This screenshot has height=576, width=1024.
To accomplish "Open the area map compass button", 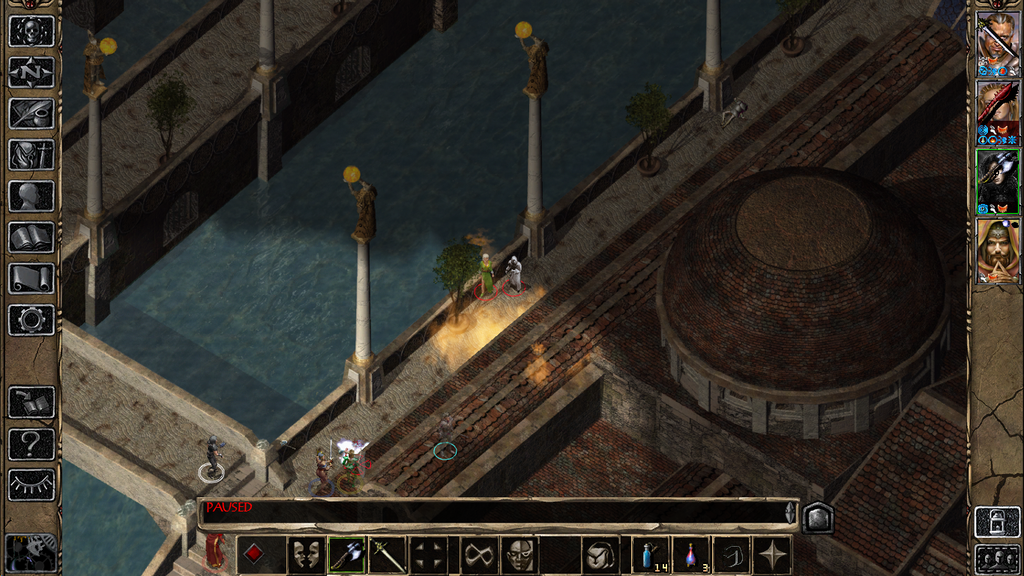I will pos(31,72).
